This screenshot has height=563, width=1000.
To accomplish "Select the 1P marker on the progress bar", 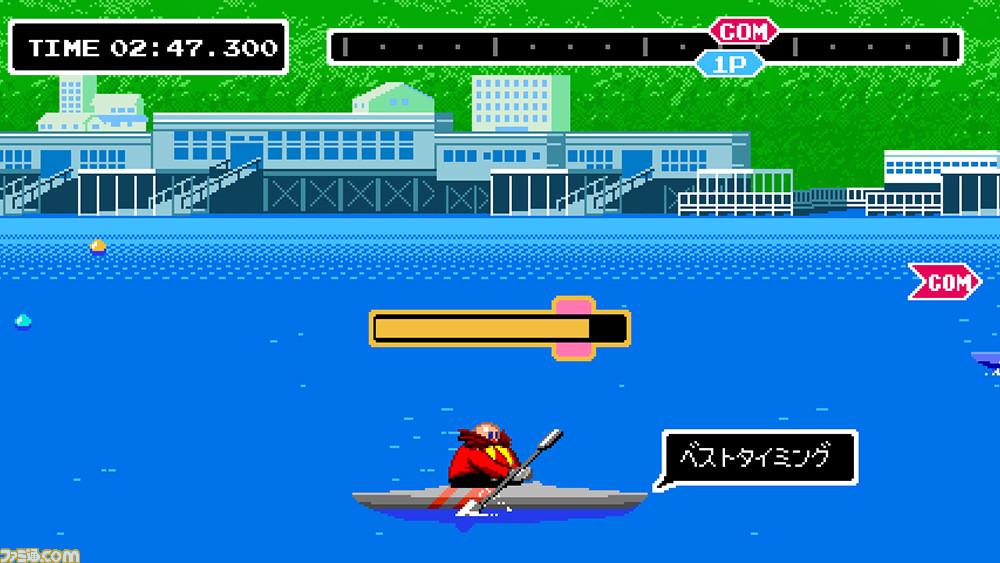I will point(729,63).
